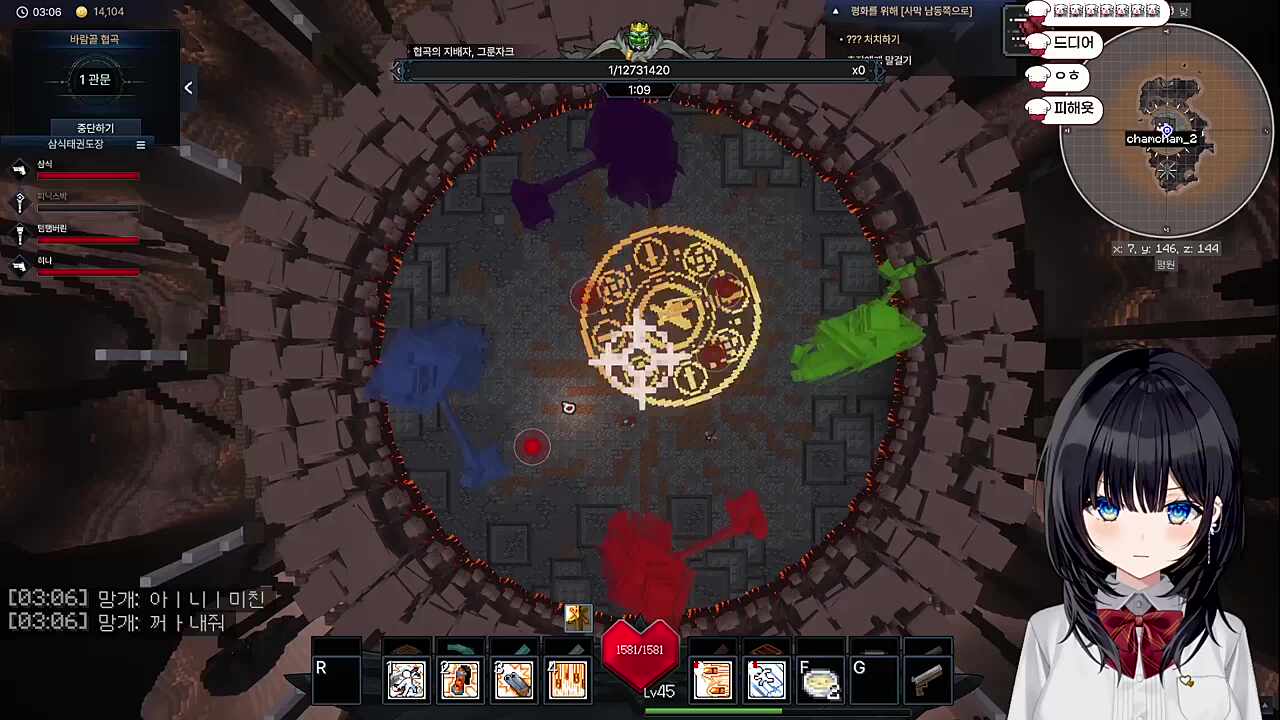This screenshot has width=1280, height=720.
Task: Collapse the quest tracker triangle toggle
Action: 836,11
